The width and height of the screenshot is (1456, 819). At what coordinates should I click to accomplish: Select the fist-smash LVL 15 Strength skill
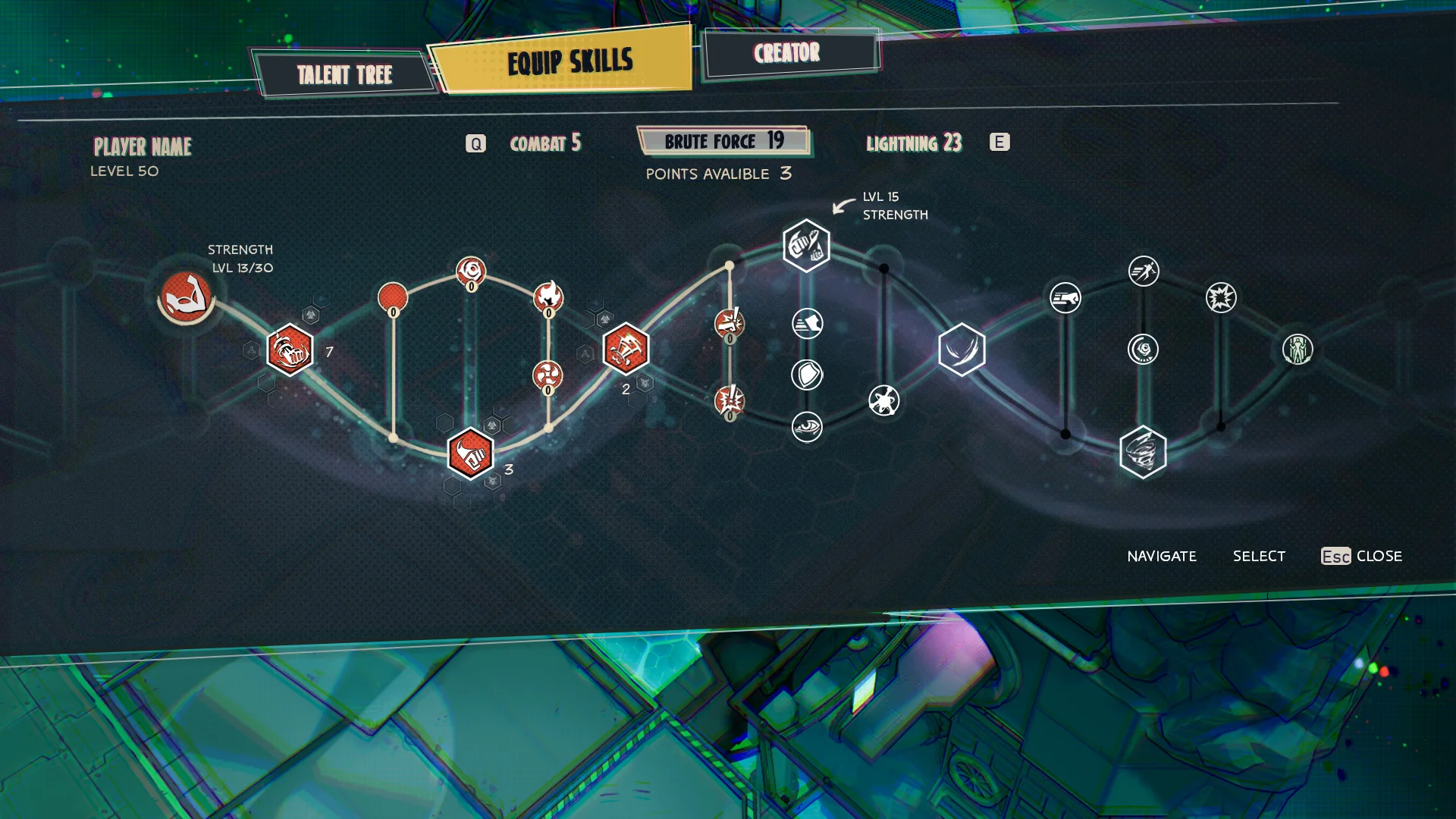(806, 244)
